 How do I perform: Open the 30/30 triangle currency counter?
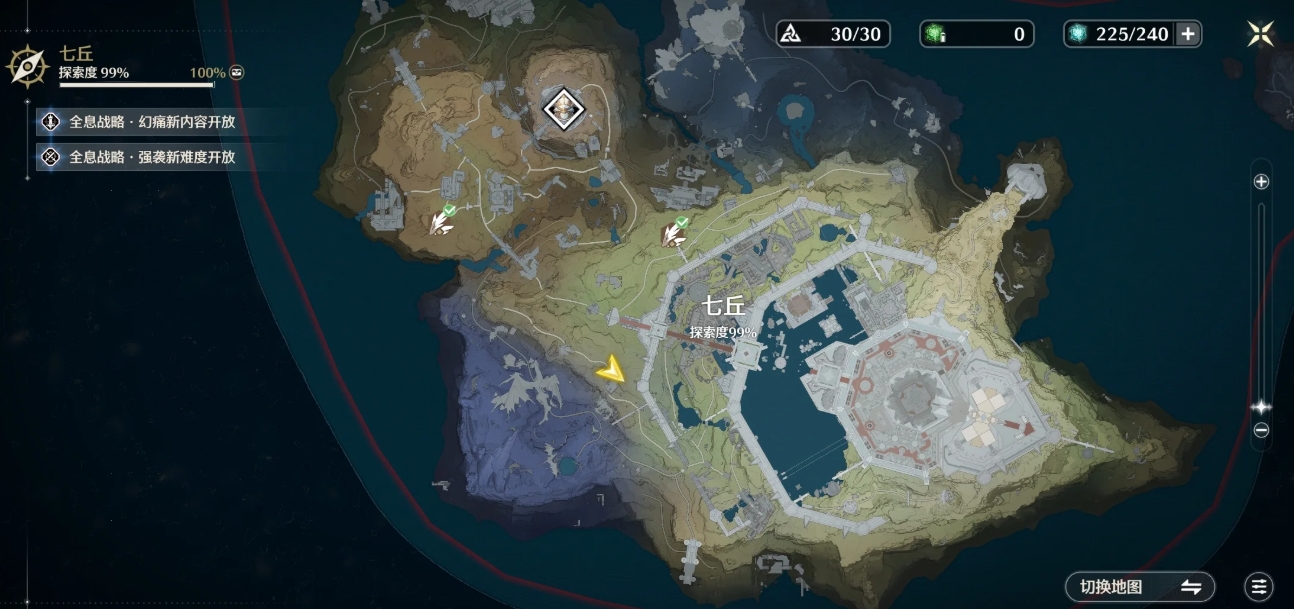tap(833, 34)
